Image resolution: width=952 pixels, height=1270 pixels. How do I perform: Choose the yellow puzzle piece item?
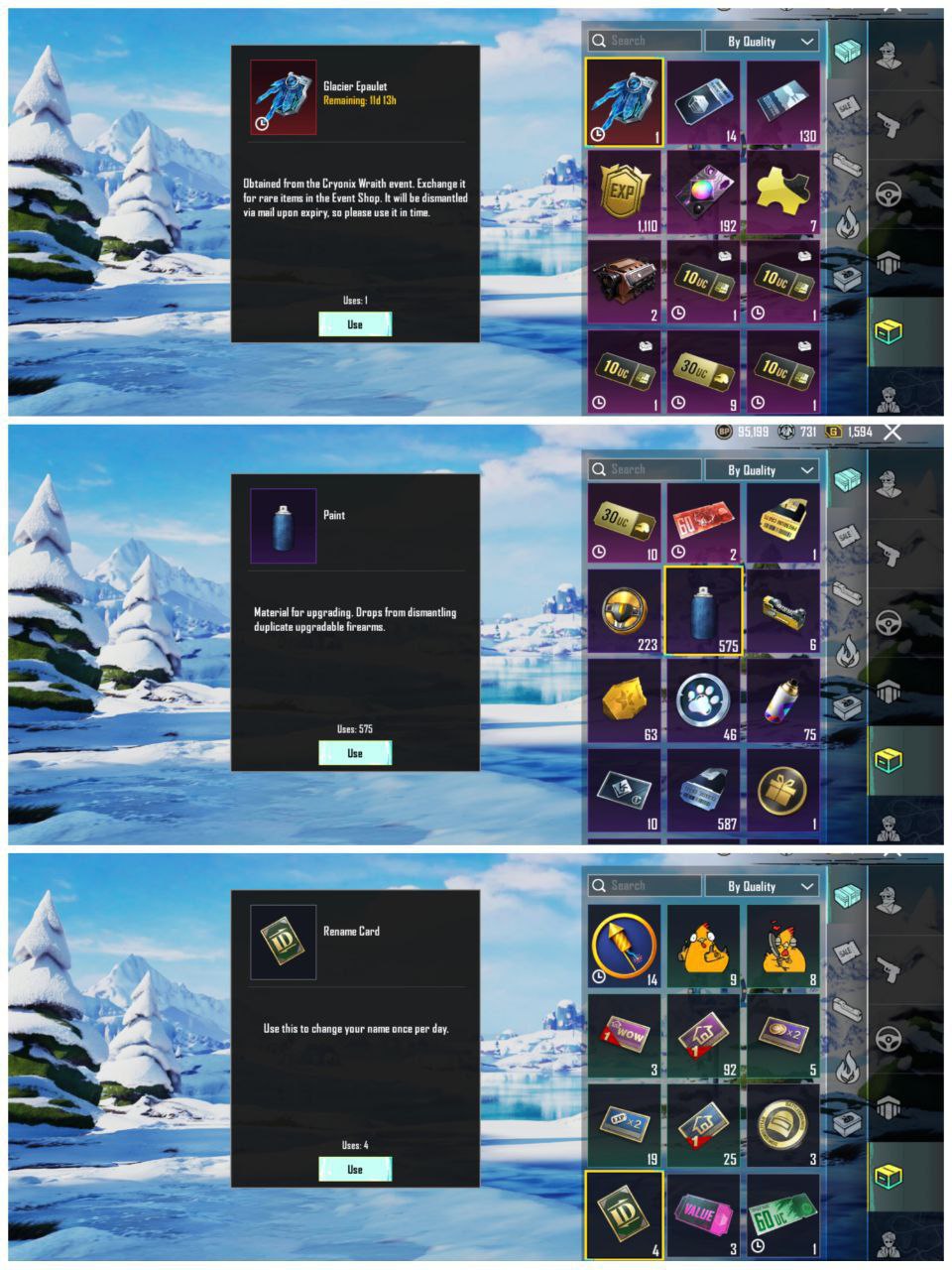click(x=783, y=193)
